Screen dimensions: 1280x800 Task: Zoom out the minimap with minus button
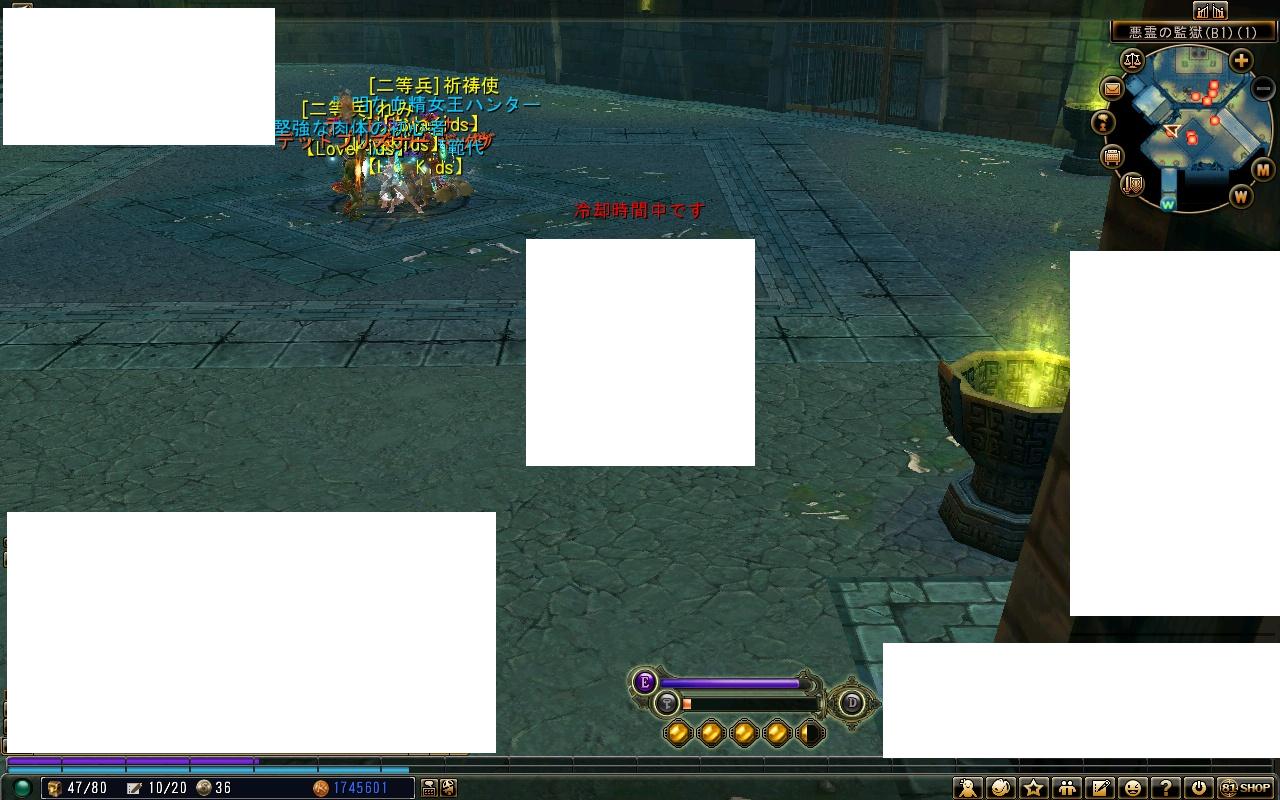click(1263, 88)
